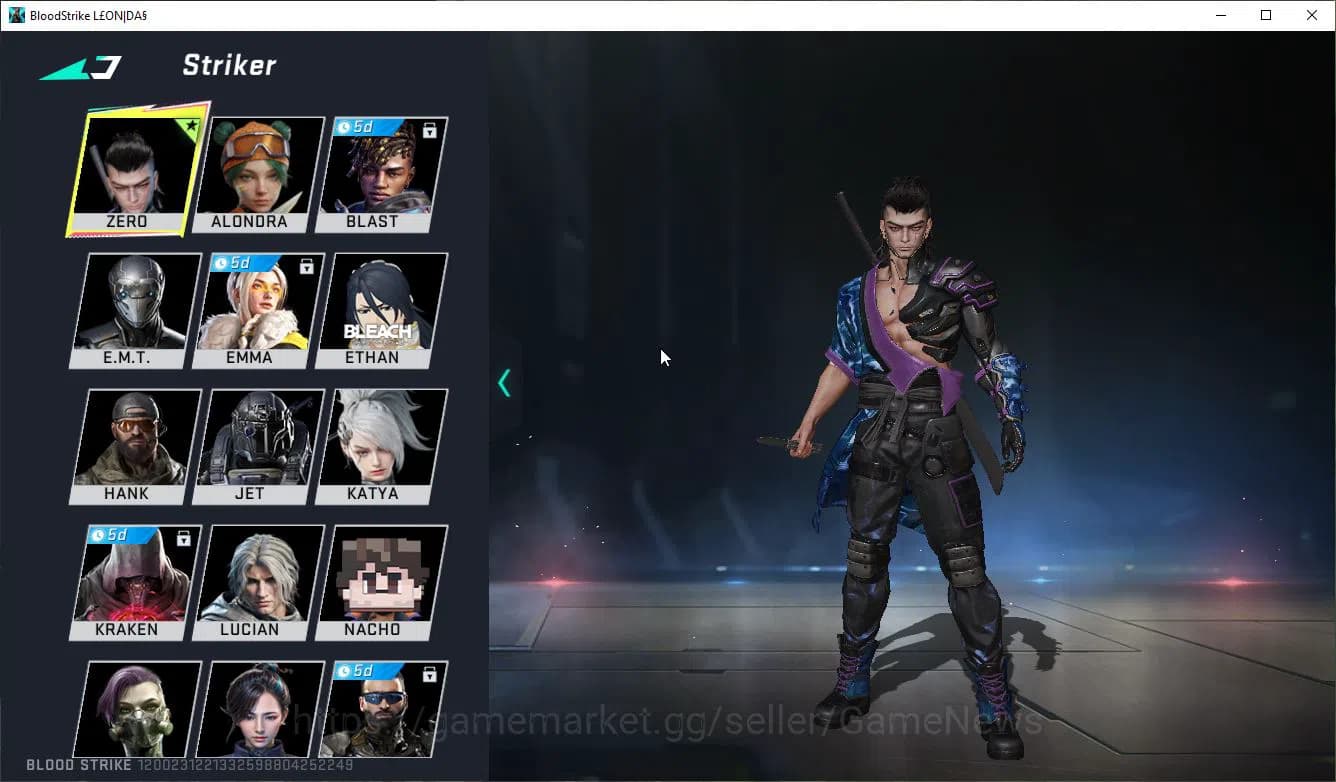Click the 5d timer badge on BLAST's card
This screenshot has height=782, width=1336.
coord(356,126)
